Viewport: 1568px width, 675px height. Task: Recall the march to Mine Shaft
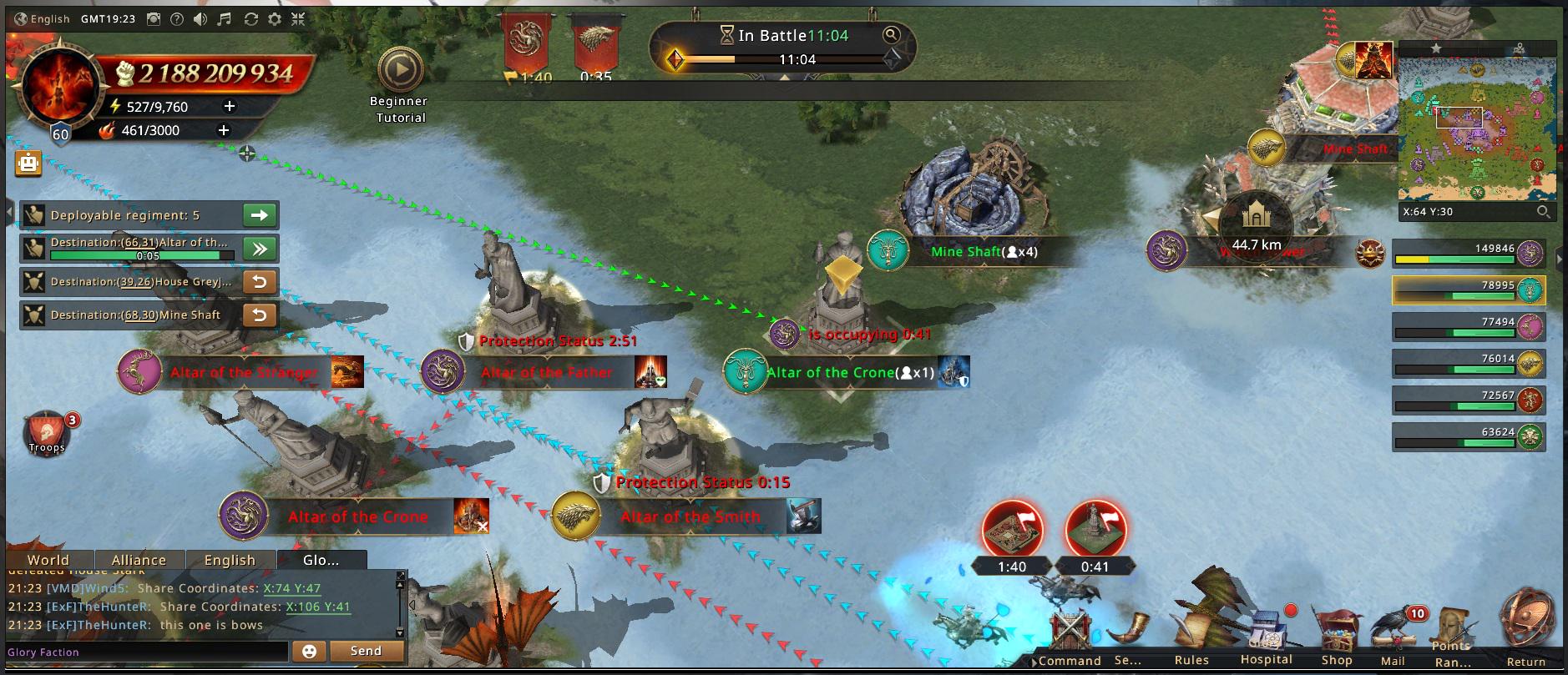point(260,315)
